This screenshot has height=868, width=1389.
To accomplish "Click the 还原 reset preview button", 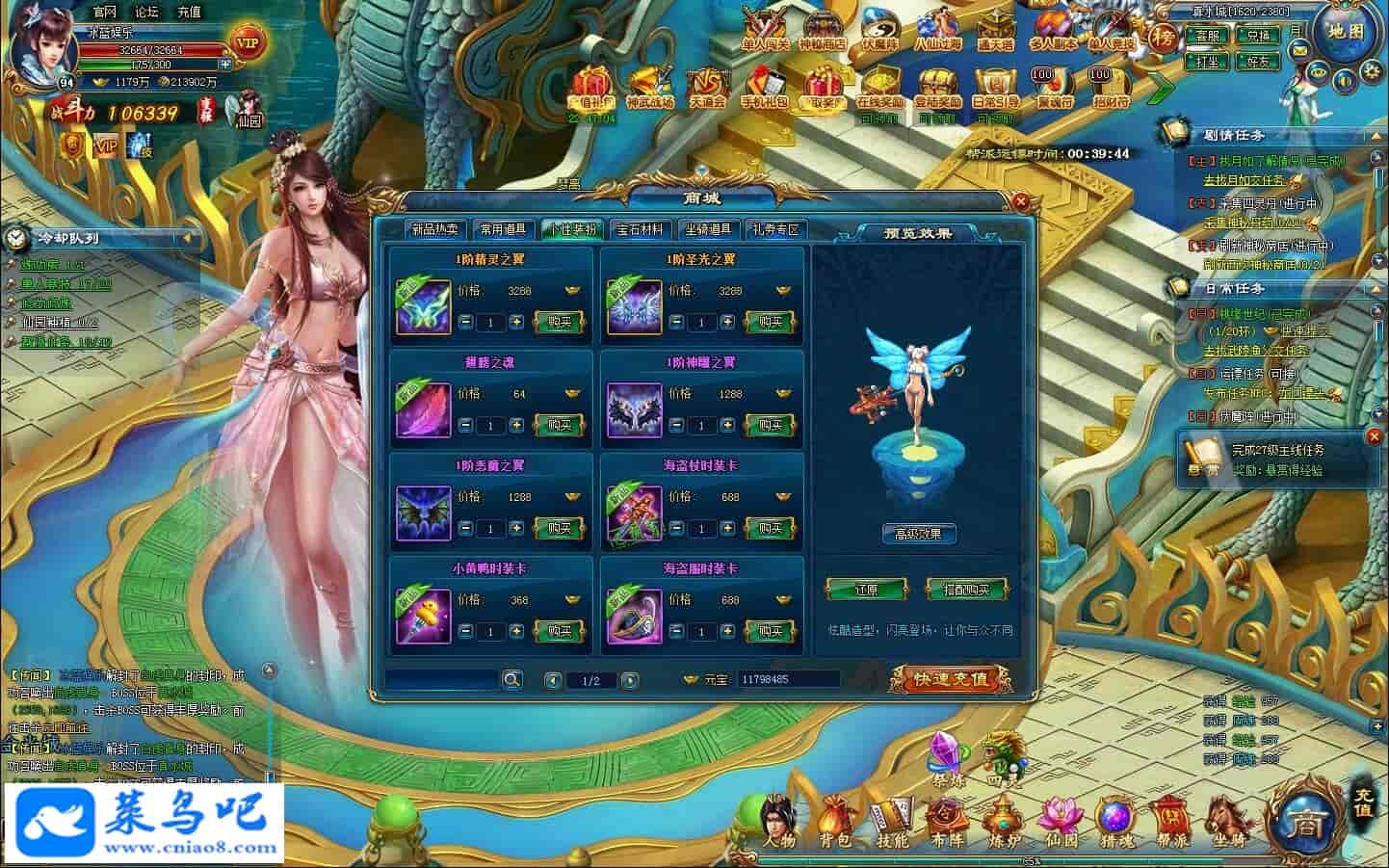I will coord(866,590).
